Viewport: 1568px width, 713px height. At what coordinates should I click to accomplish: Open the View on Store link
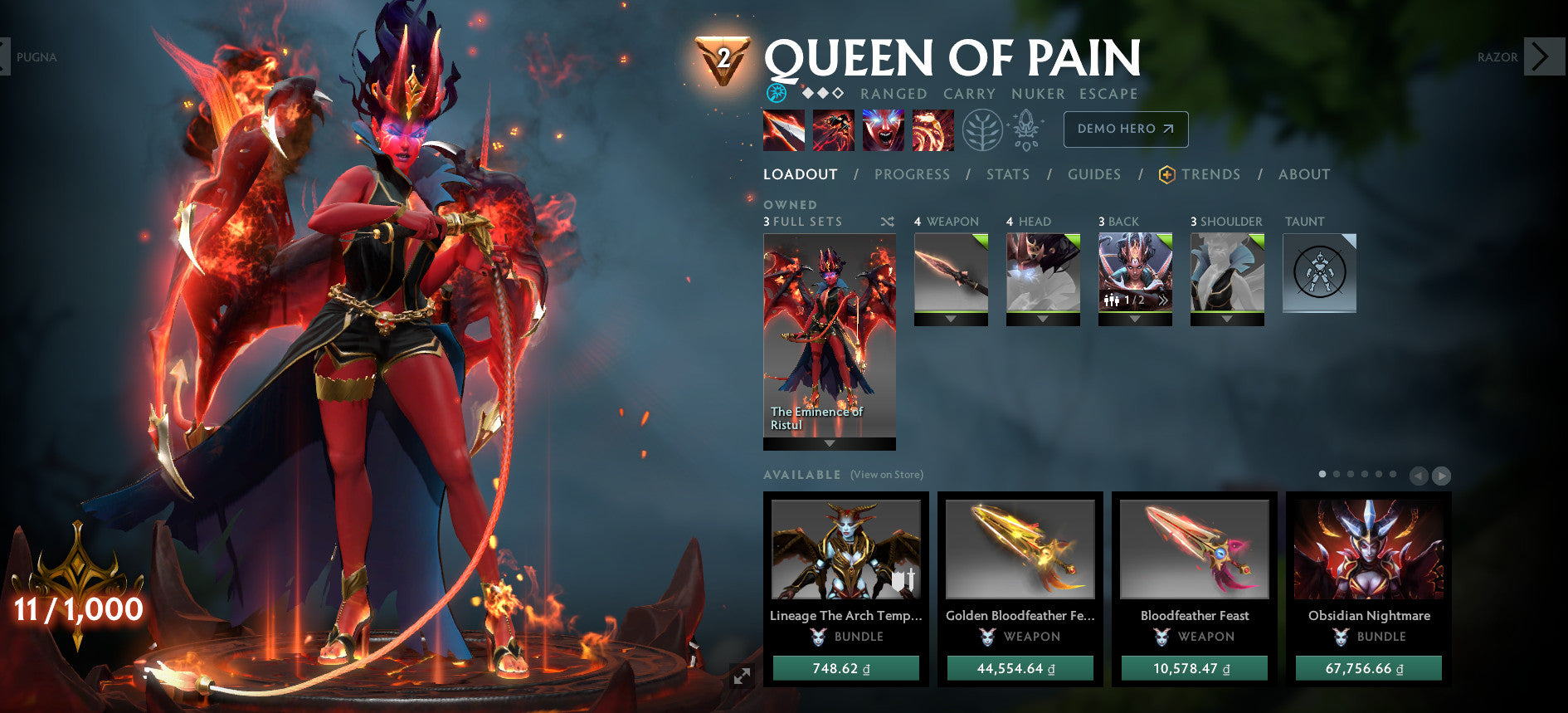[885, 475]
